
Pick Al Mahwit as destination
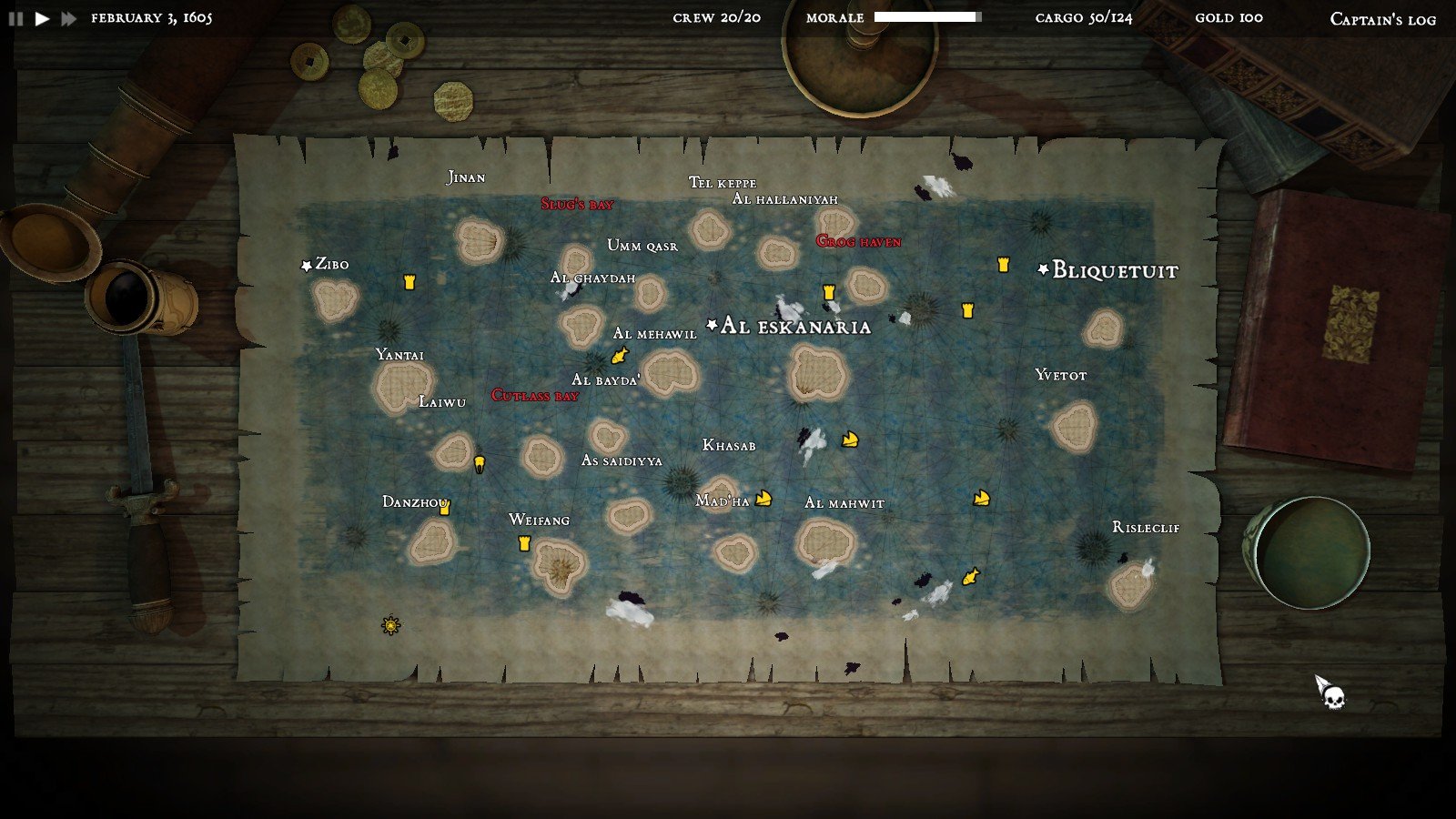tap(844, 503)
